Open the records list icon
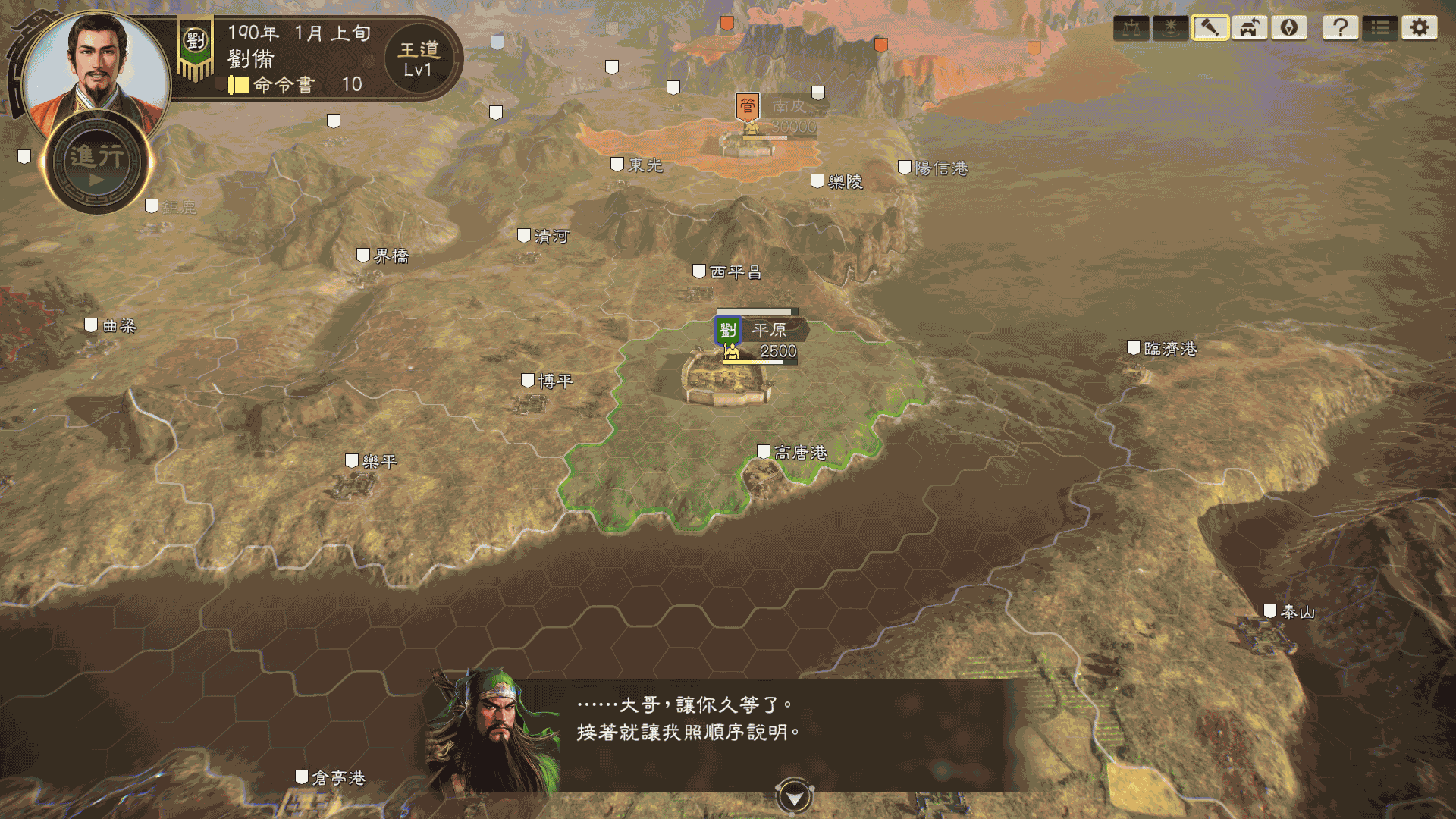The height and width of the screenshot is (819, 1456). (x=1381, y=28)
